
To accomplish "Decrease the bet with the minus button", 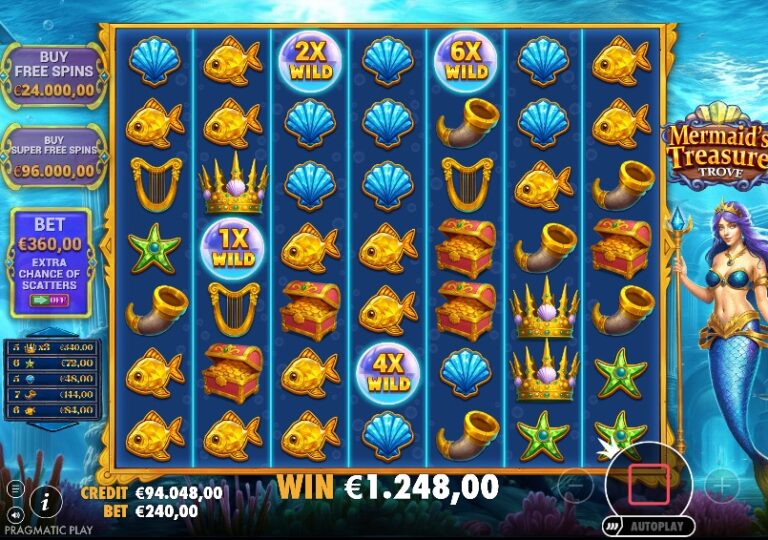I will 574,485.
